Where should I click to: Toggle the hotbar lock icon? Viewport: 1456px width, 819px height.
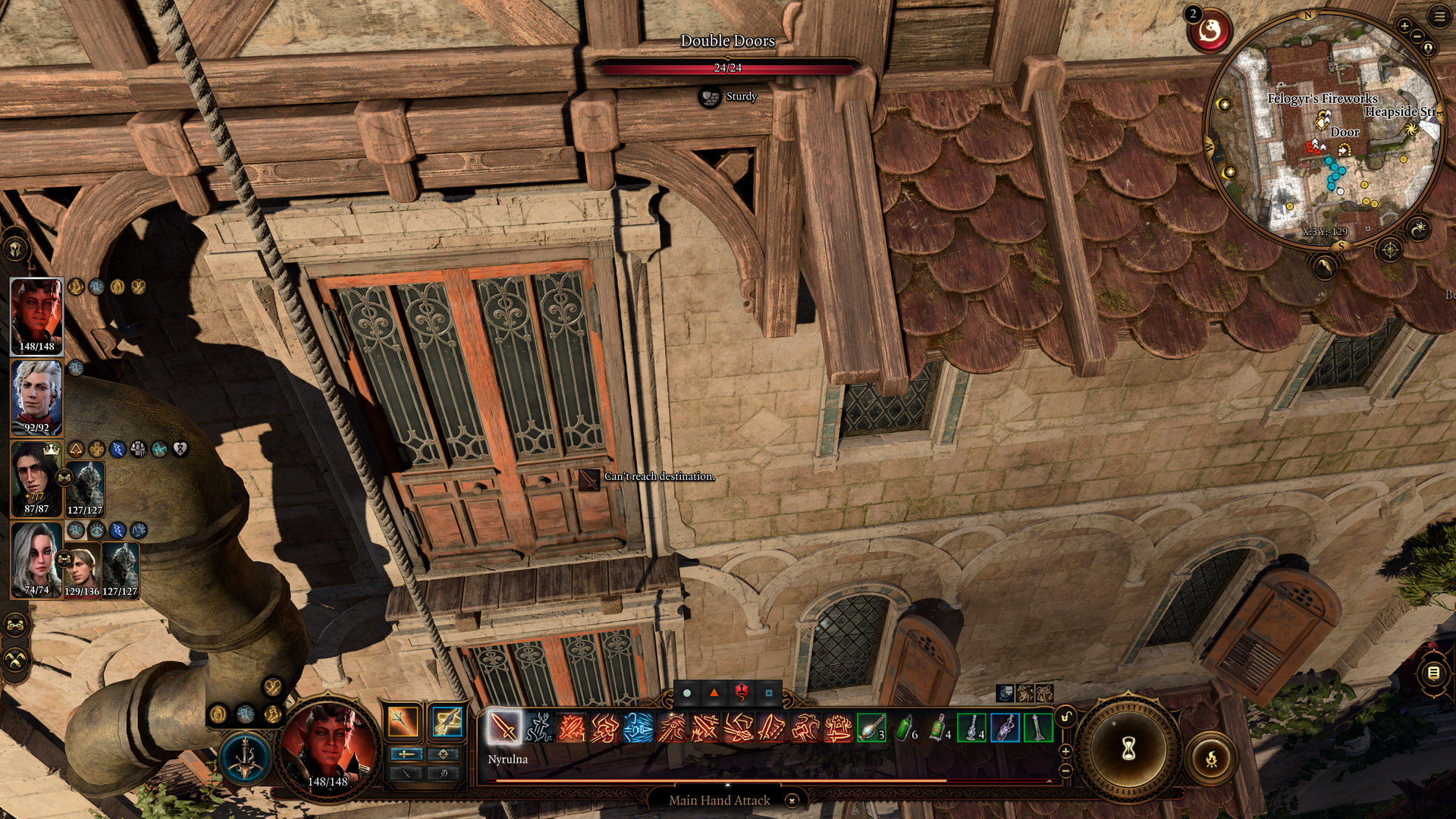pos(1065,717)
